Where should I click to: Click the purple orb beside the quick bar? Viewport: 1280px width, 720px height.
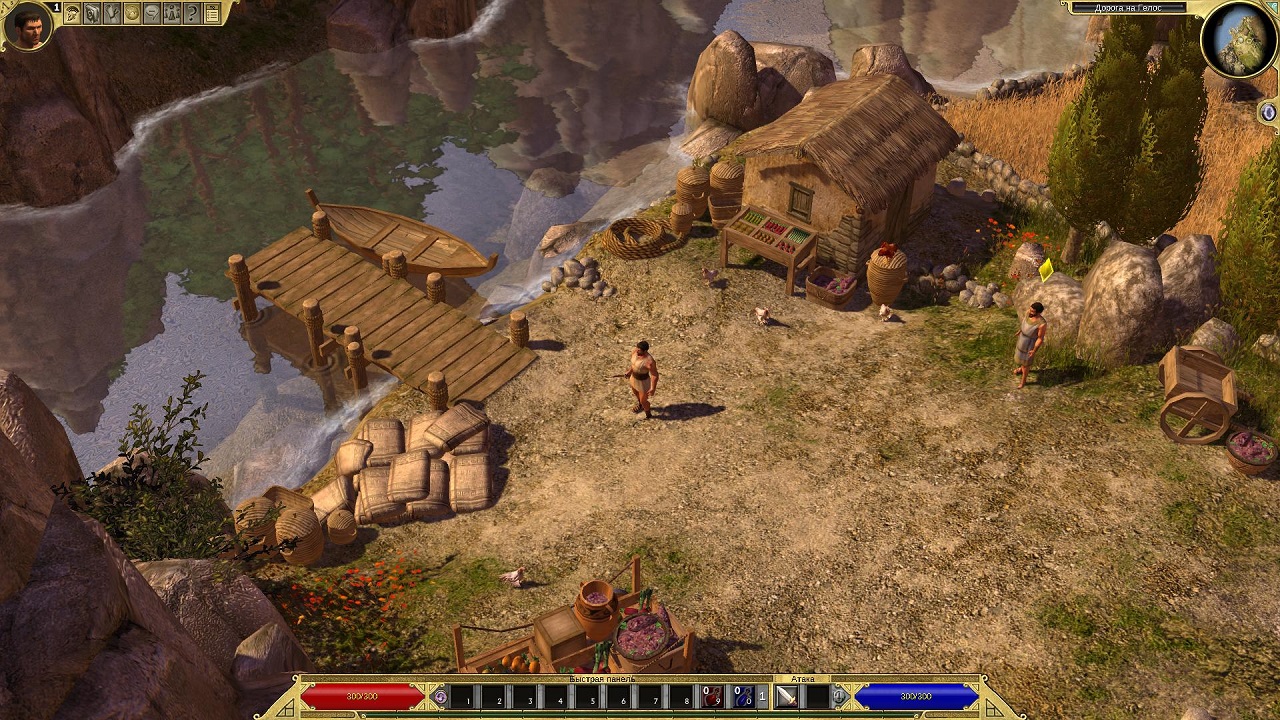pyautogui.click(x=439, y=696)
